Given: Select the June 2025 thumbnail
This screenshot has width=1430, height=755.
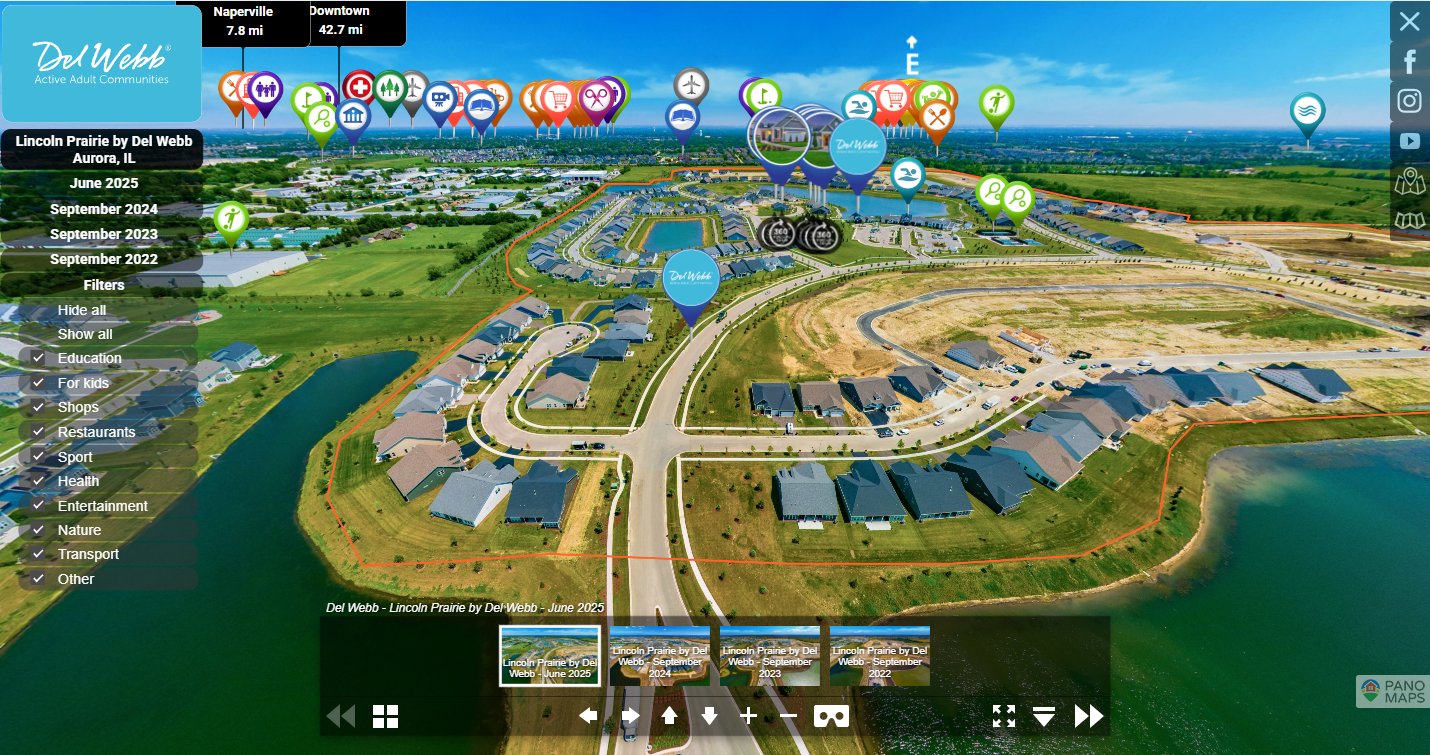Looking at the screenshot, I should pyautogui.click(x=550, y=656).
